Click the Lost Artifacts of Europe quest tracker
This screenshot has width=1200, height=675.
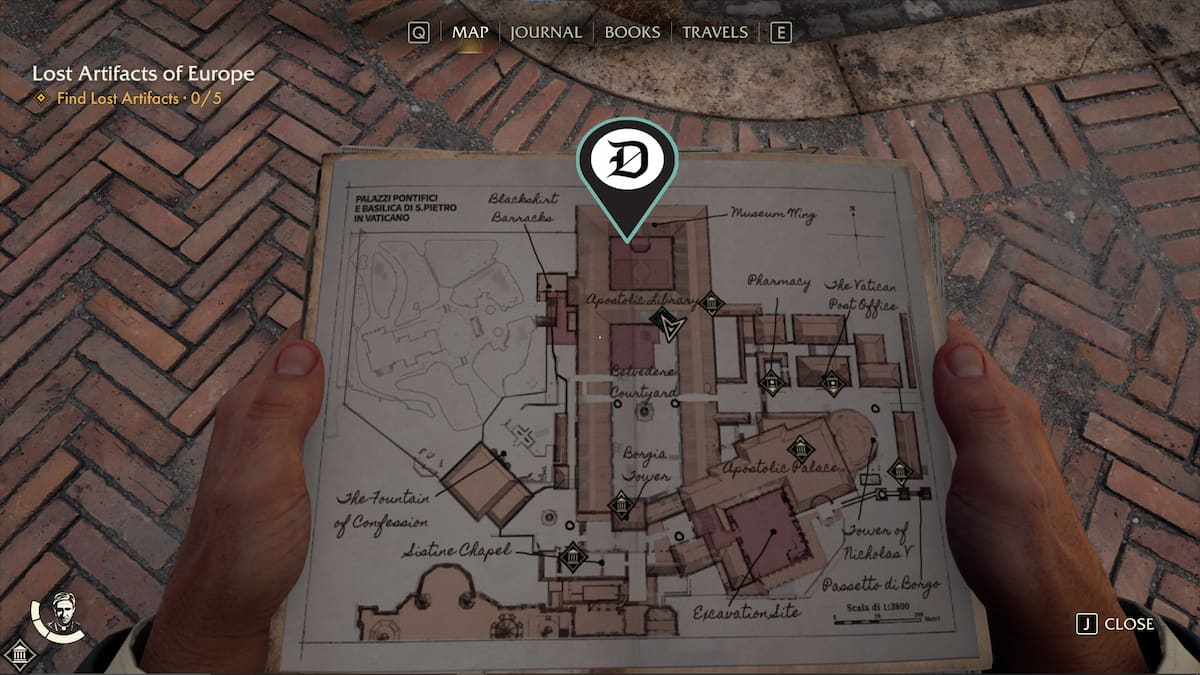(x=143, y=74)
